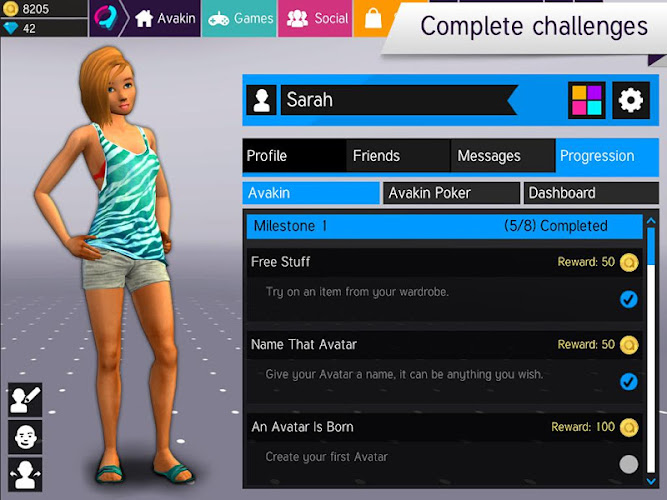Open settings with the gear icon
This screenshot has width=667, height=500.
(x=630, y=100)
